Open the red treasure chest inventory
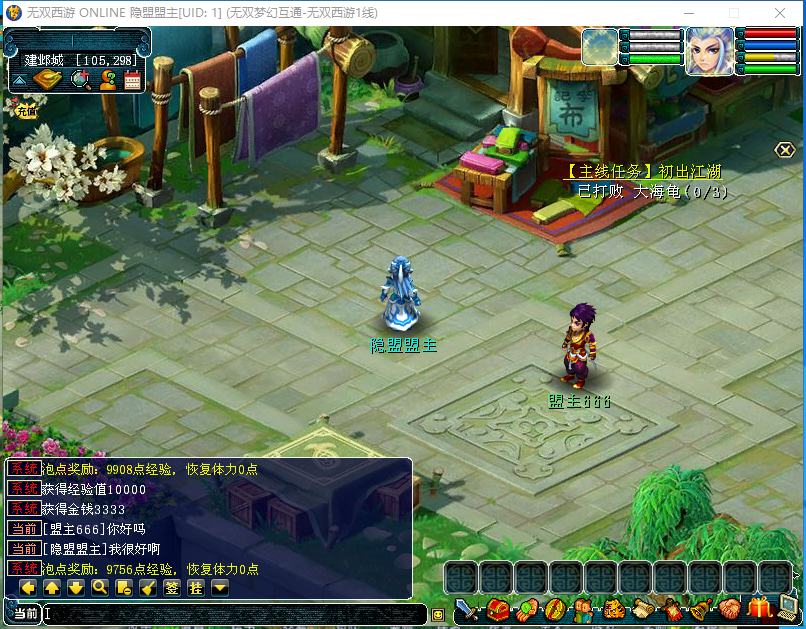806x629 pixels. [x=497, y=608]
